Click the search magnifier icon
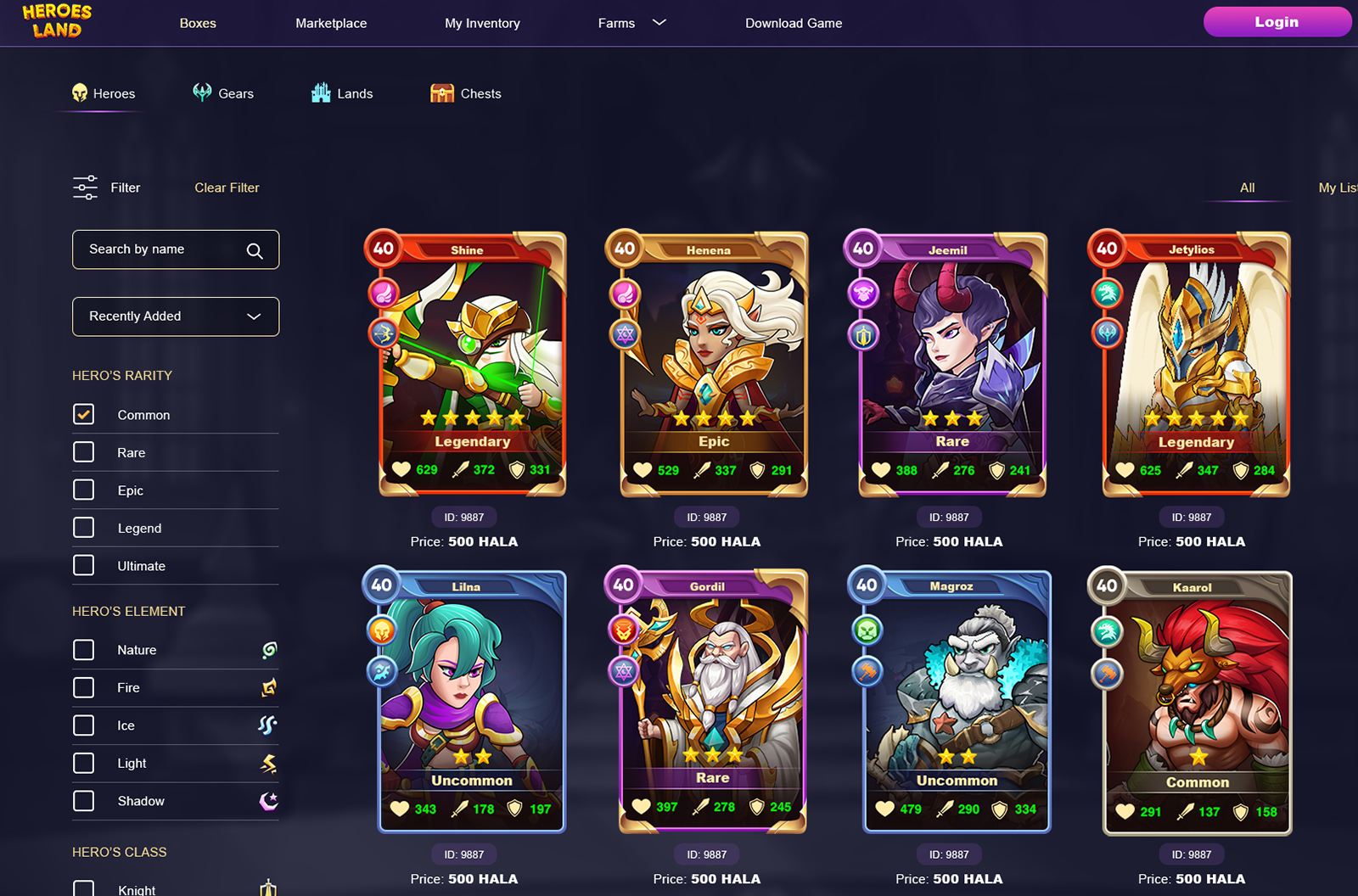1358x896 pixels. click(x=255, y=250)
